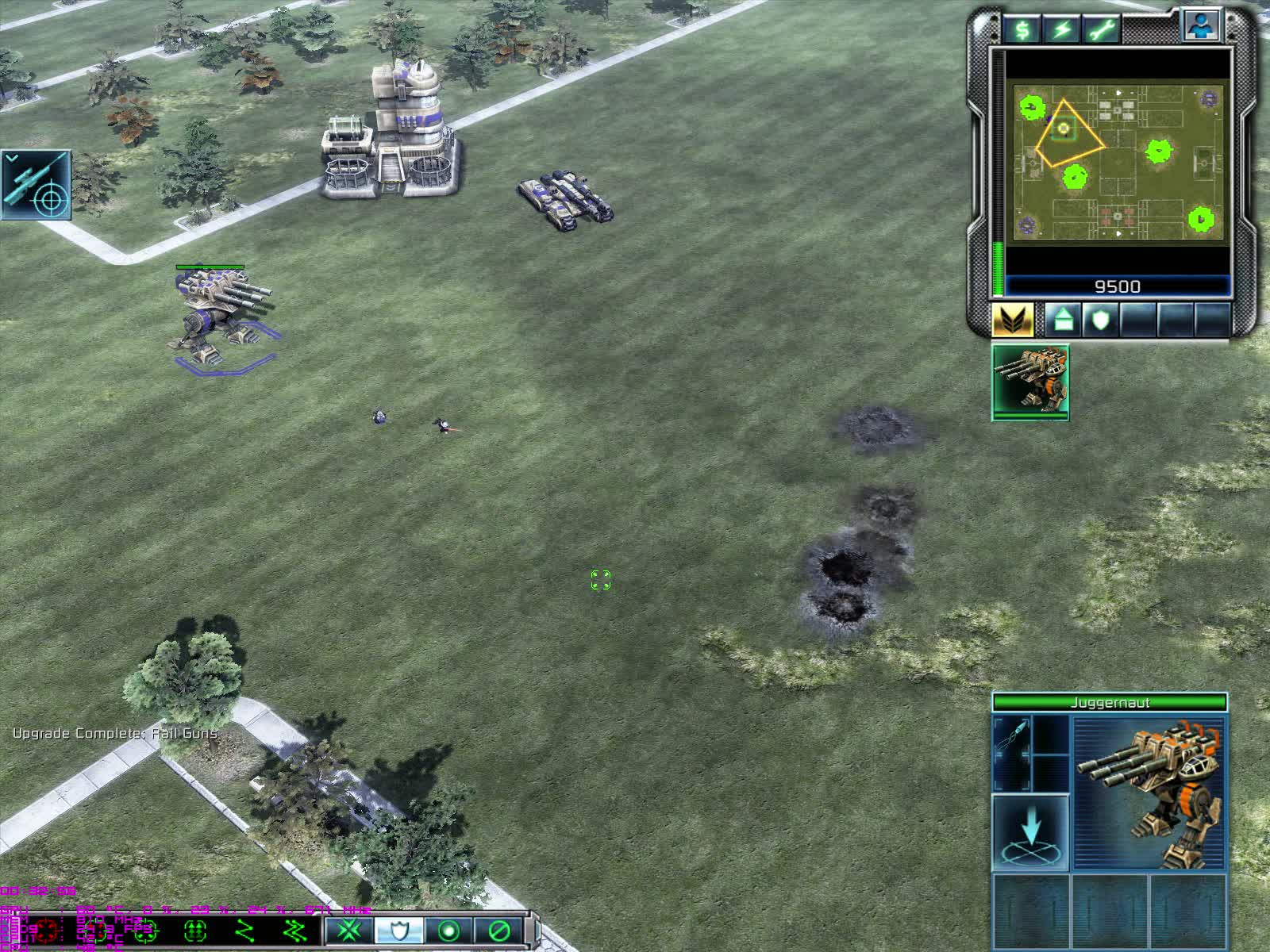1270x952 pixels.
Task: Select the sniper support power icon top-left
Action: point(36,184)
